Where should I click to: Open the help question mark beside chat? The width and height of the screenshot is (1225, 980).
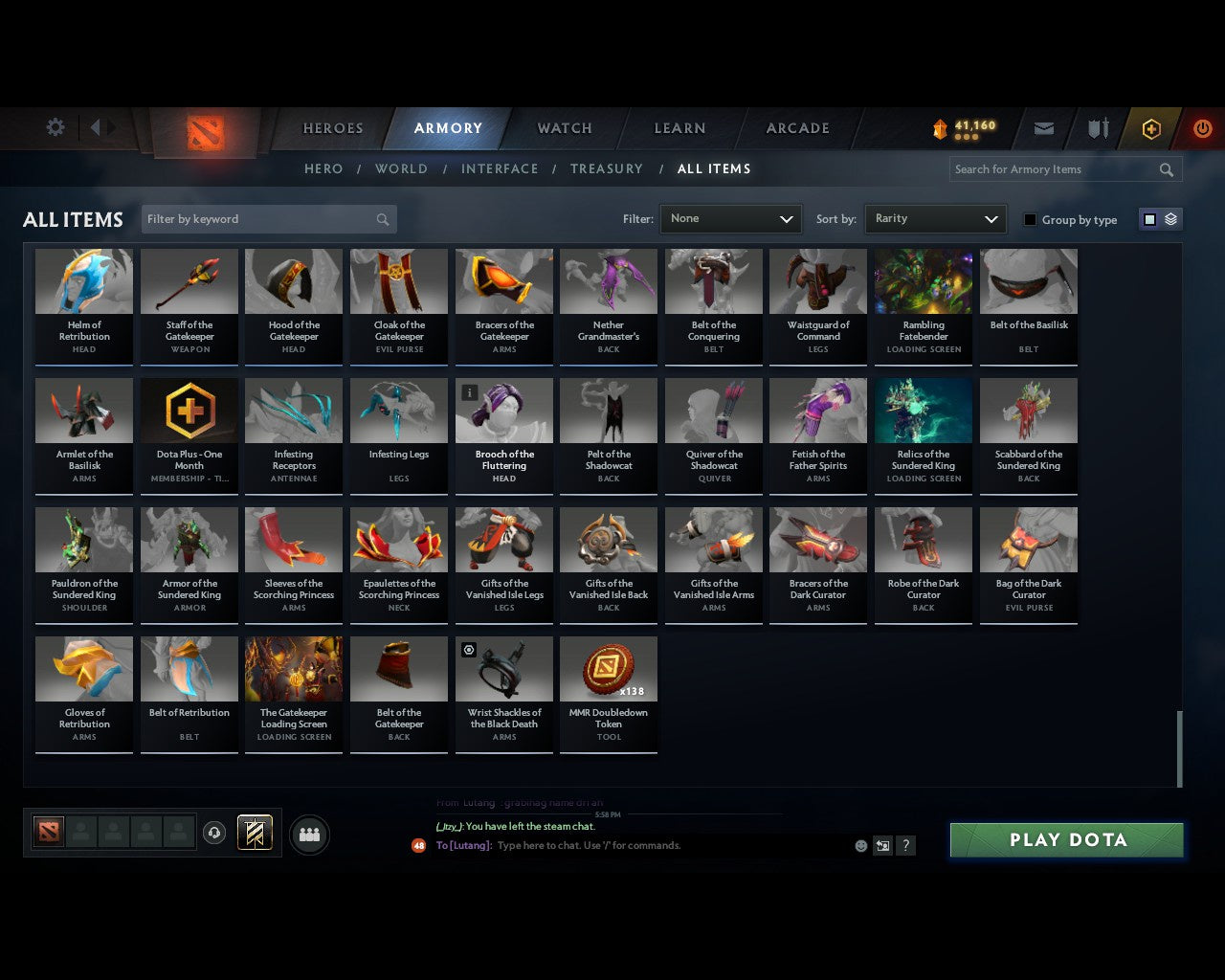pos(905,846)
